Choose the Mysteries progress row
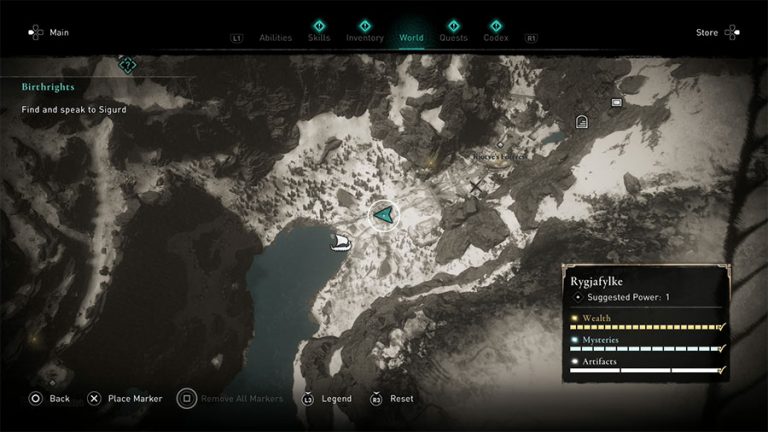768x432 pixels. tap(646, 345)
